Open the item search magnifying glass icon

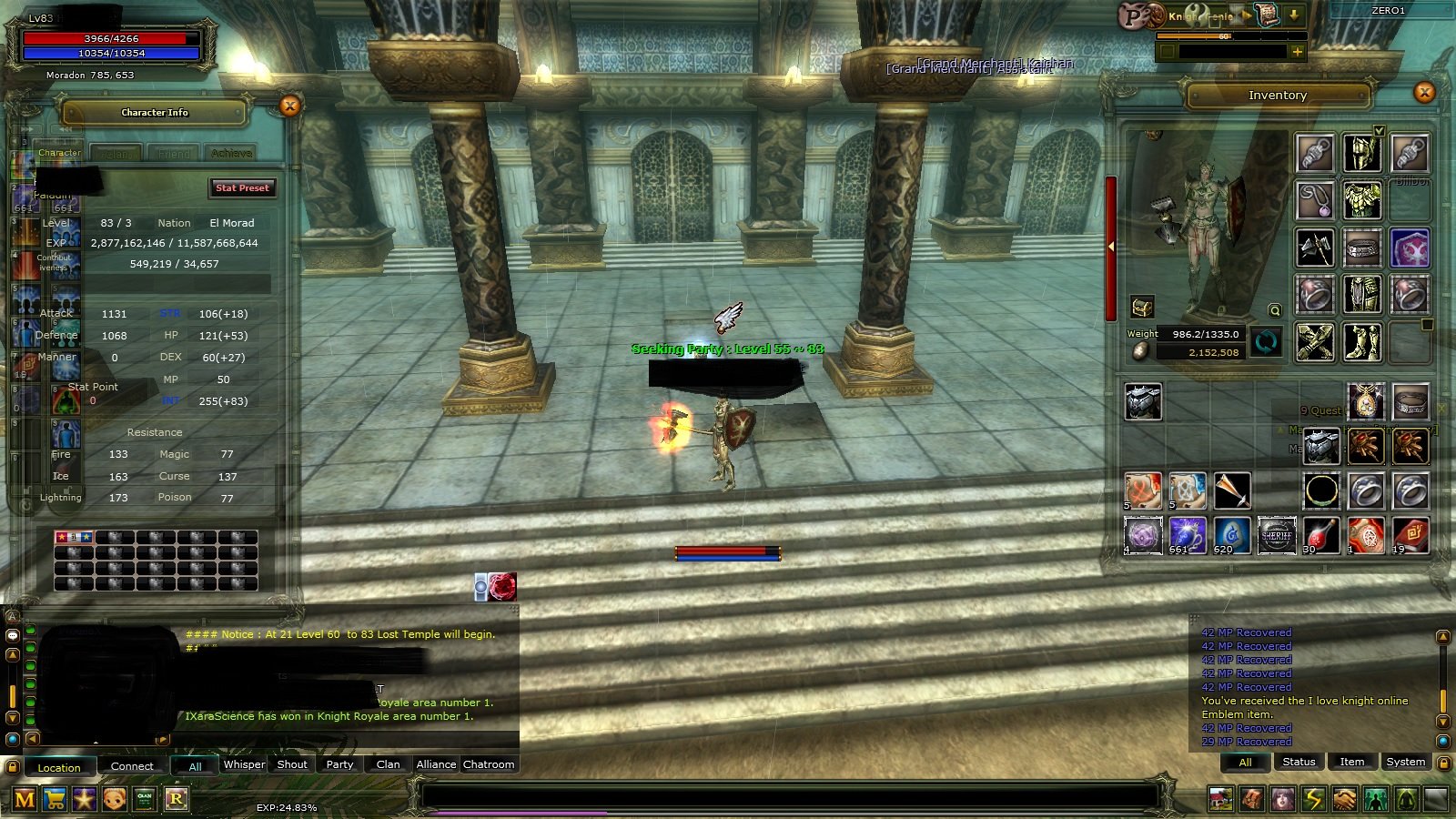[1273, 310]
